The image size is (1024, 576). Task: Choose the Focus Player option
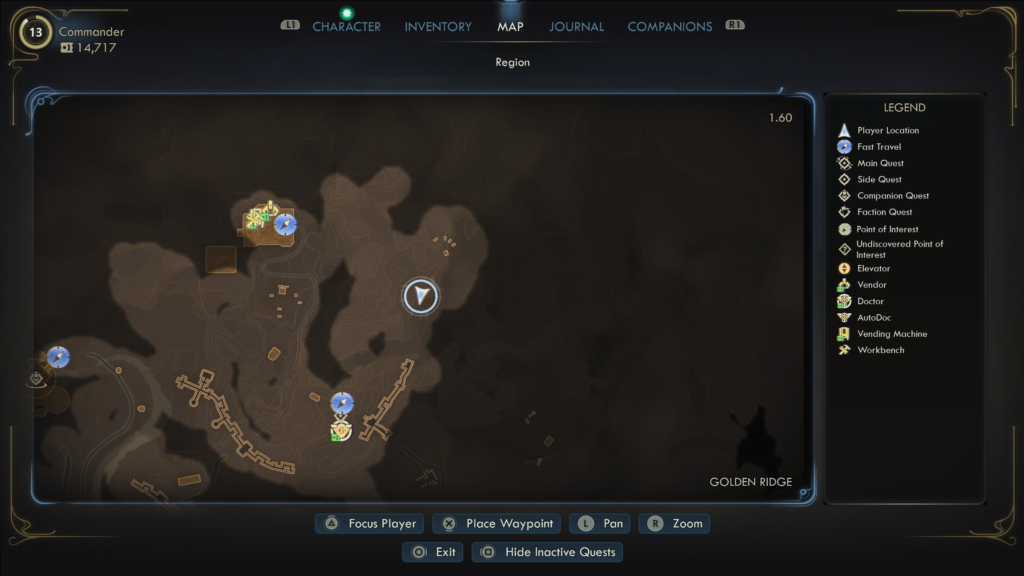coord(371,523)
